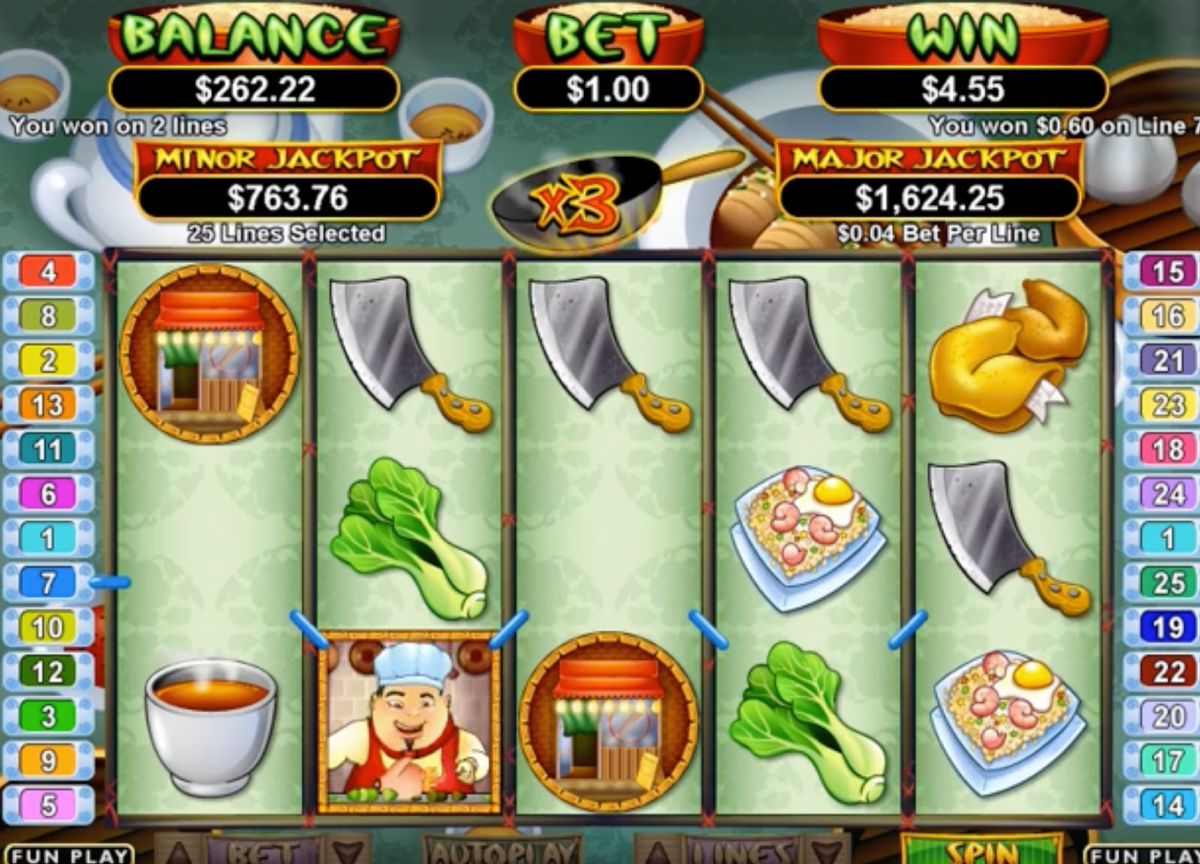Select payline number 21
The width and height of the screenshot is (1200, 864).
(1167, 360)
